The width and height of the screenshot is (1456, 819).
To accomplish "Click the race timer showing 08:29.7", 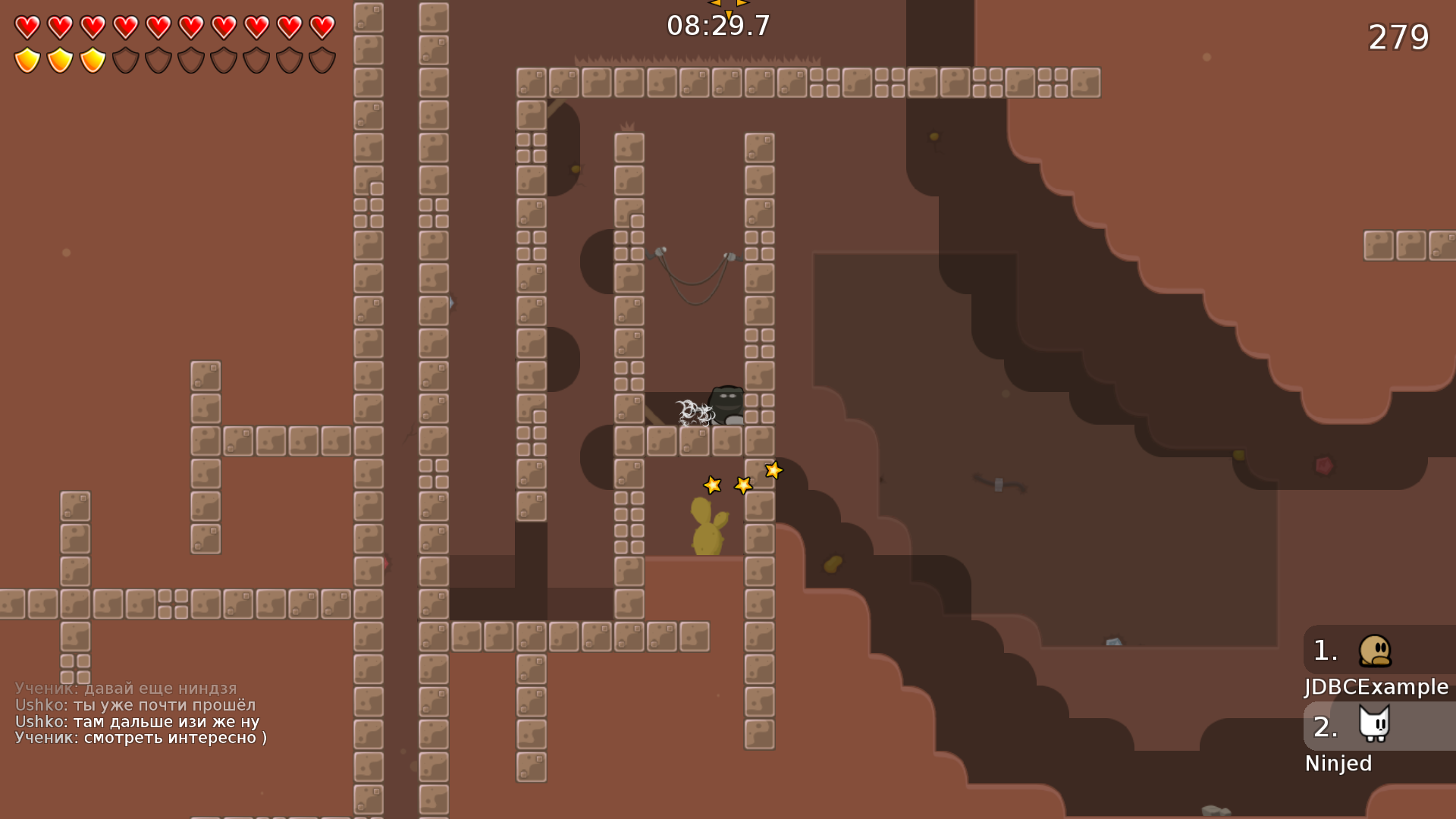I will 716,25.
